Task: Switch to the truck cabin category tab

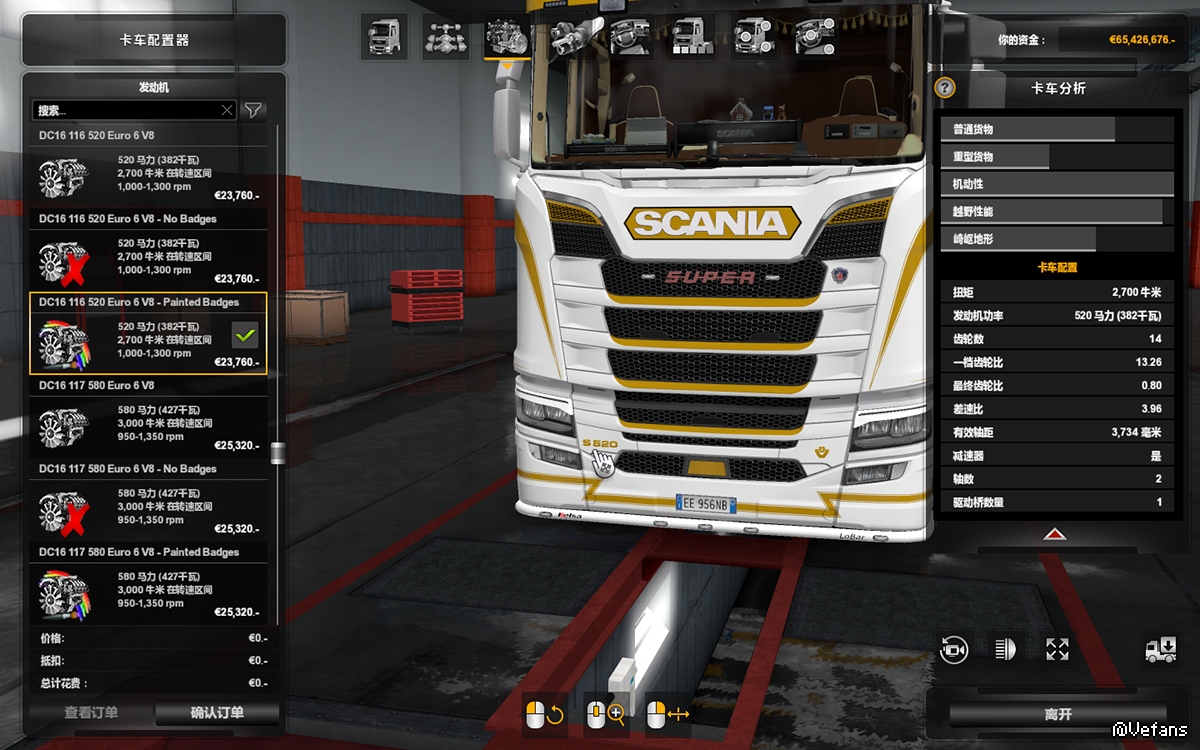Action: [x=384, y=37]
